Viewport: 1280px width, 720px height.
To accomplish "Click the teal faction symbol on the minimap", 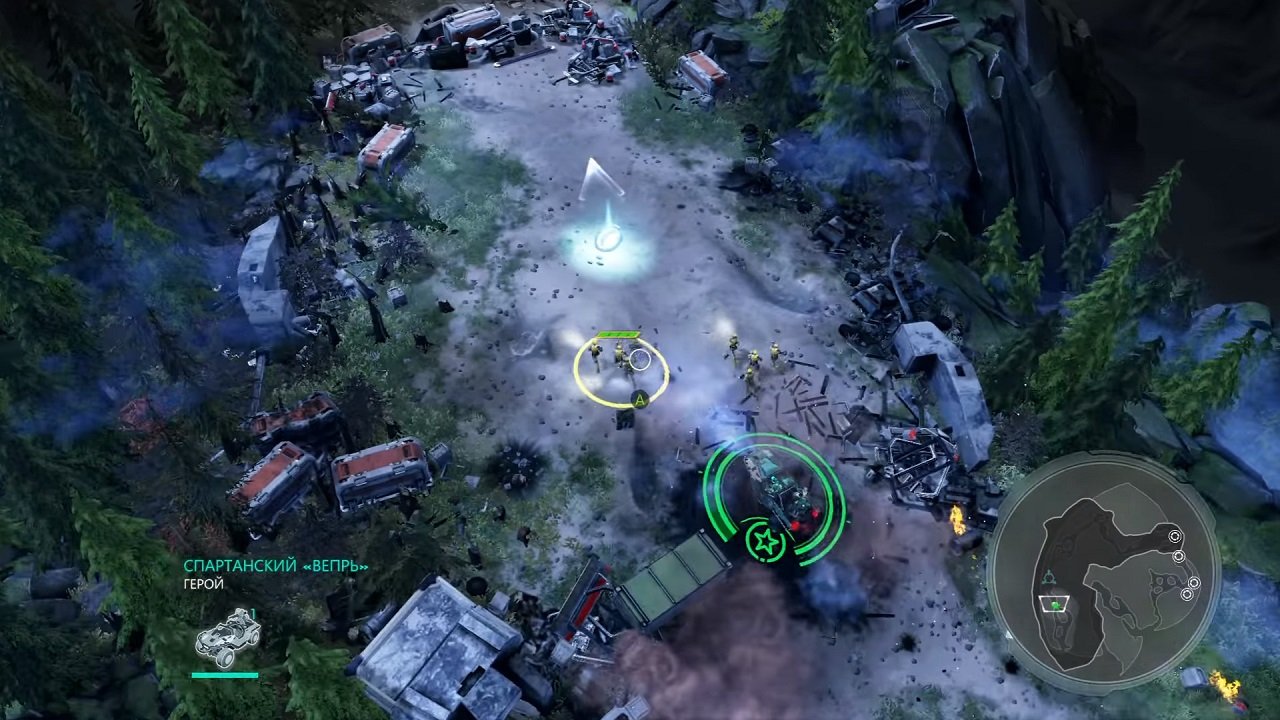I will tap(1050, 574).
